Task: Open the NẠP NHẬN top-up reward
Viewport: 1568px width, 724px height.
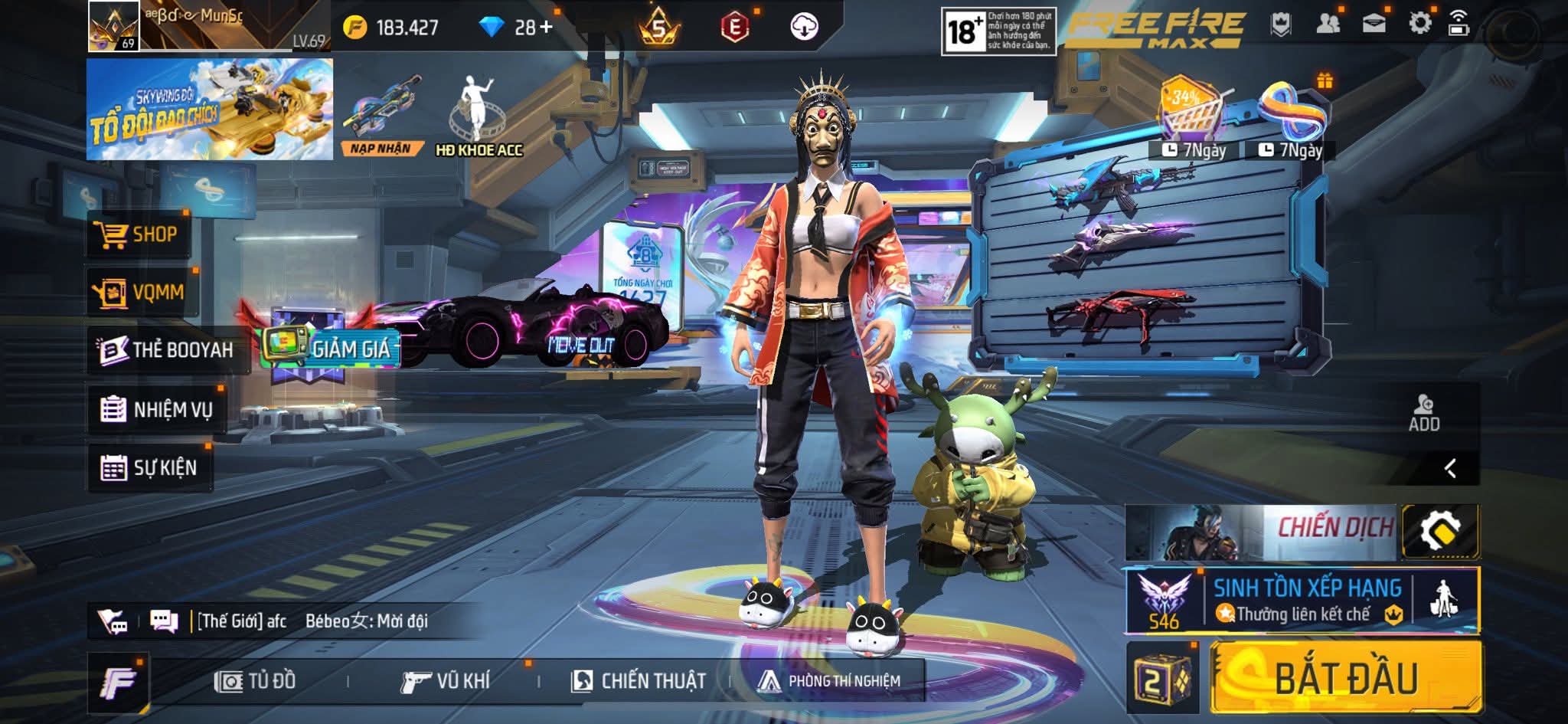Action: (381, 115)
